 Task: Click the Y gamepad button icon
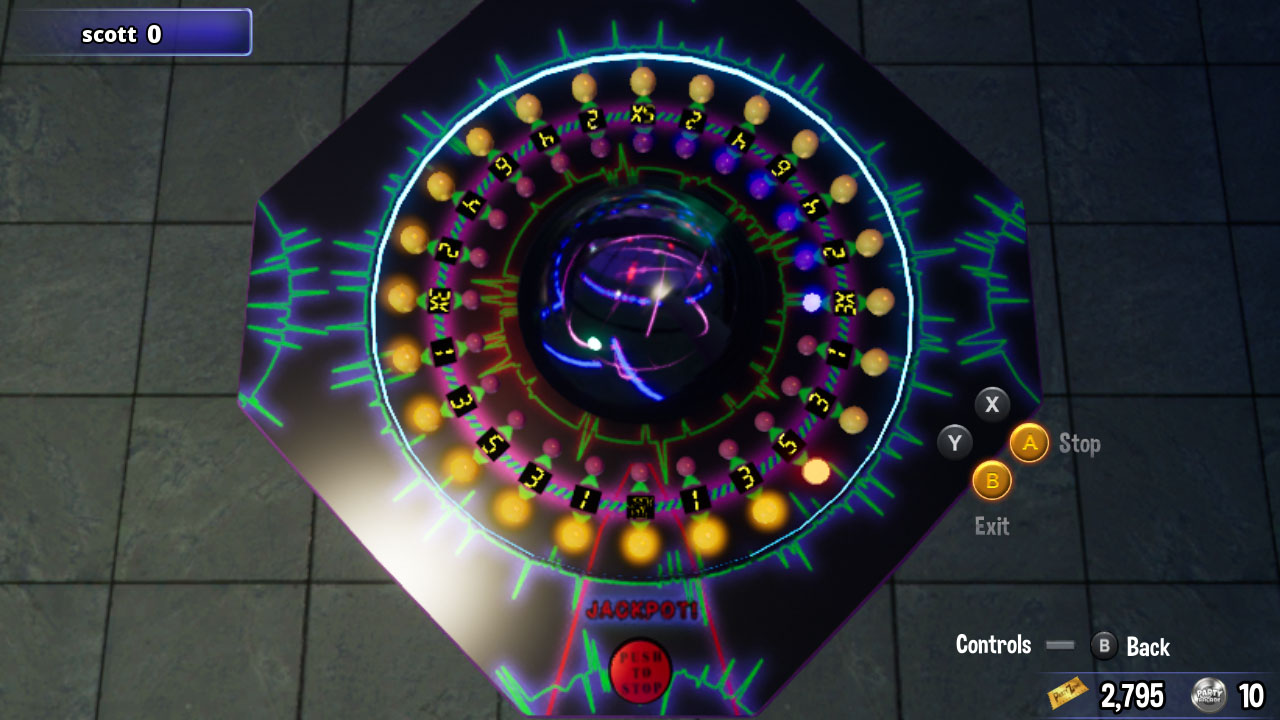[956, 441]
